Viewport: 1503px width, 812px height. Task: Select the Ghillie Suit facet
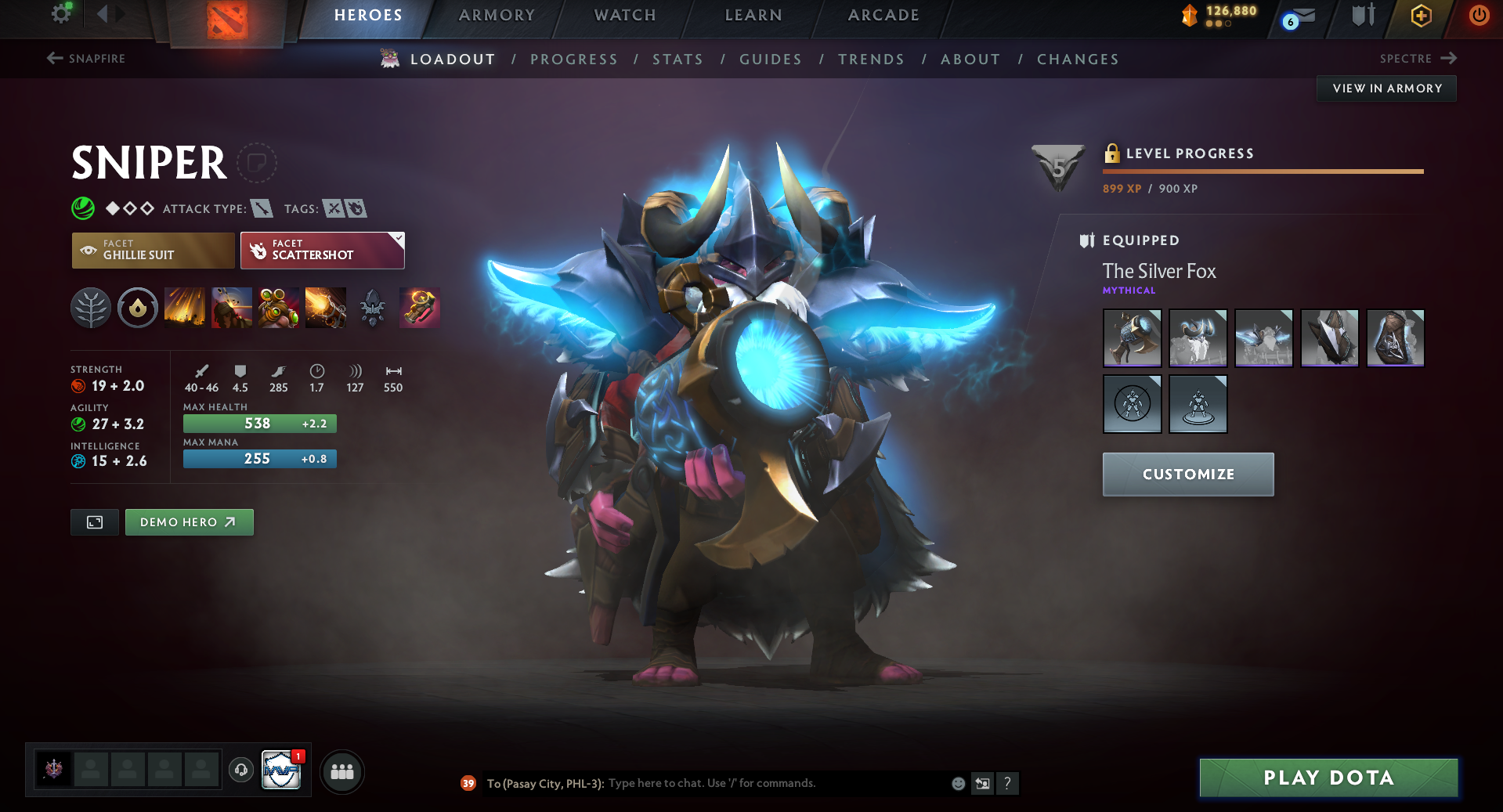pos(154,251)
